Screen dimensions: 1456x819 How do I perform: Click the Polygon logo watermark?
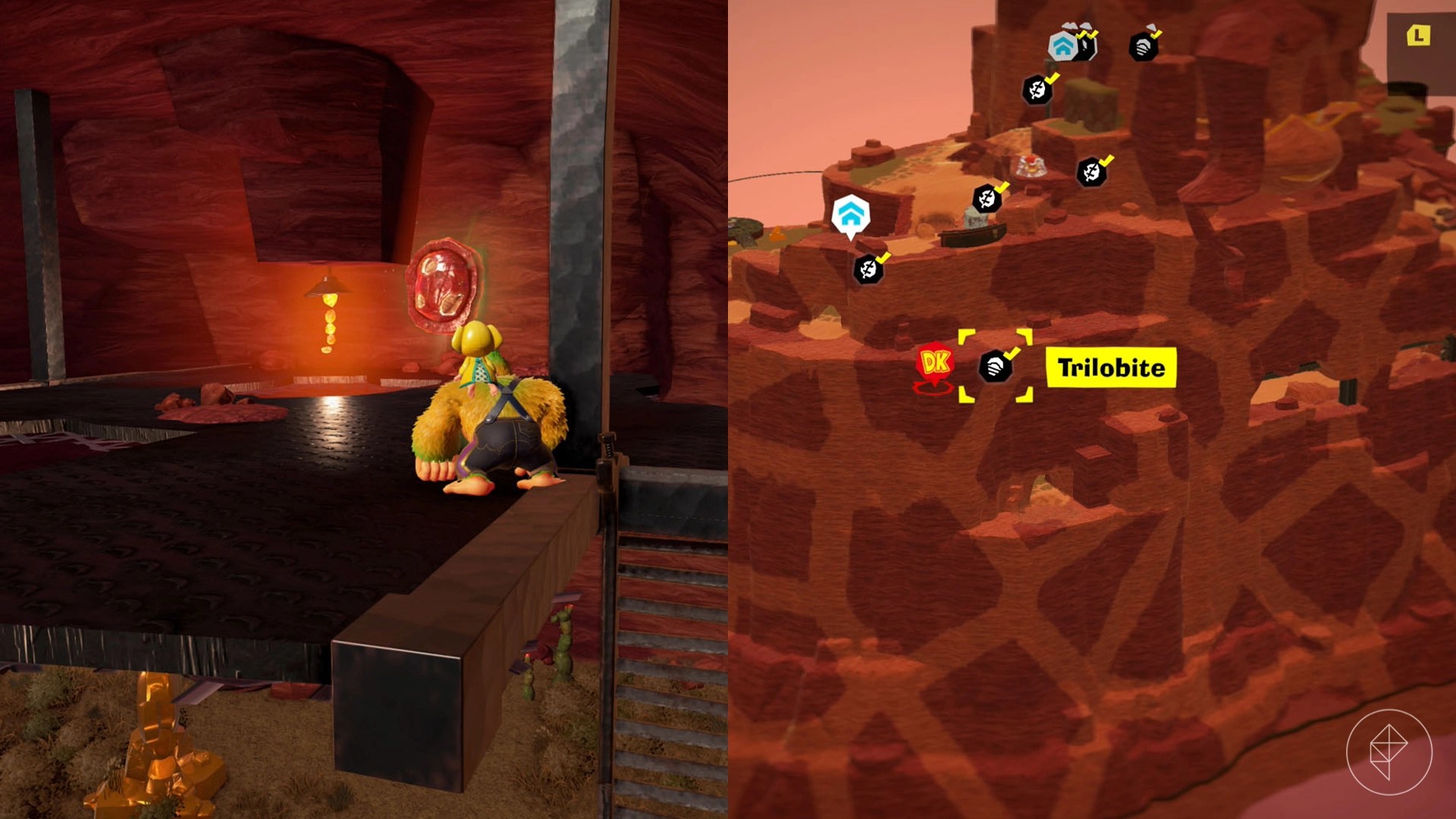click(x=1389, y=752)
